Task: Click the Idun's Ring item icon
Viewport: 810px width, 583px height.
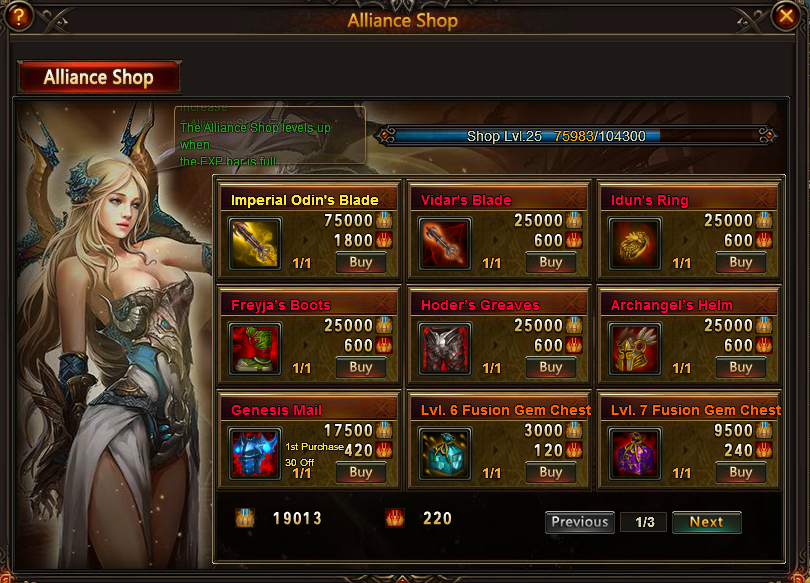Action: pos(635,244)
